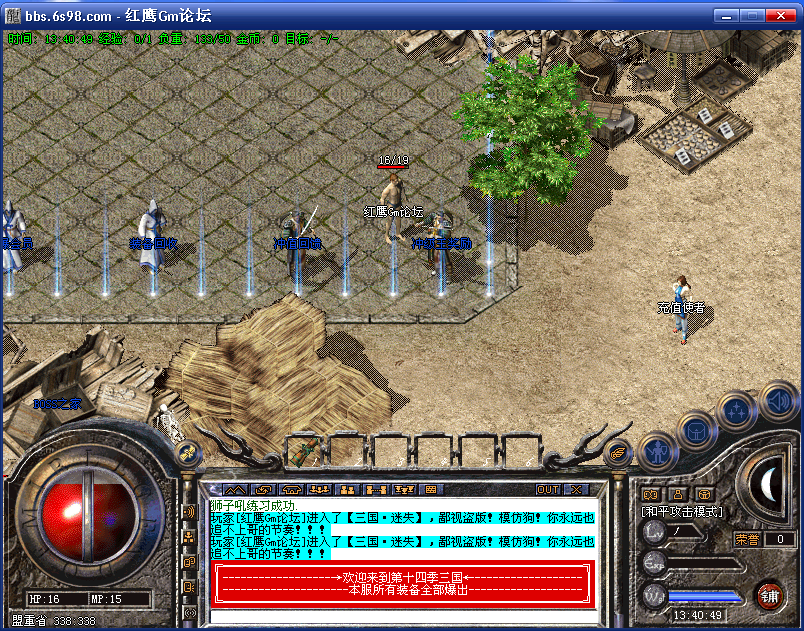This screenshot has width=804, height=631.
Task: Open the character equipment panel (warrior icon)
Action: pos(656,452)
